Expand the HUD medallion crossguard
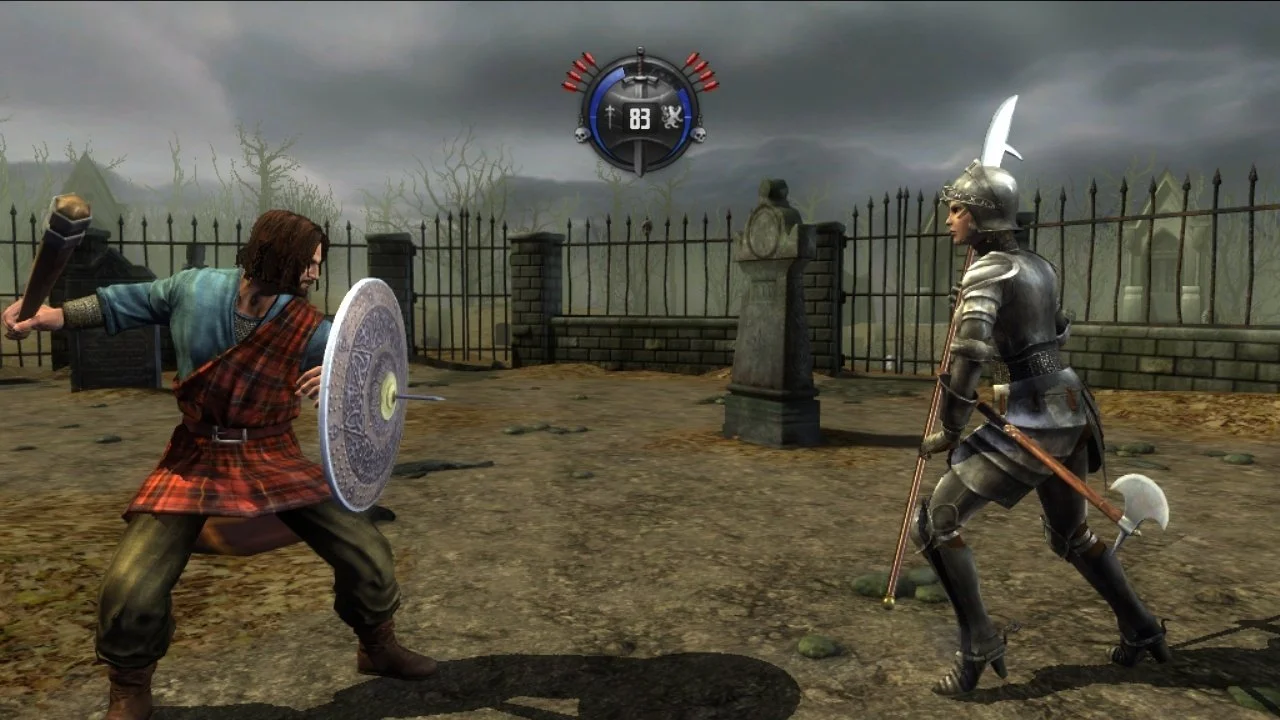The image size is (1280, 720). (x=640, y=80)
